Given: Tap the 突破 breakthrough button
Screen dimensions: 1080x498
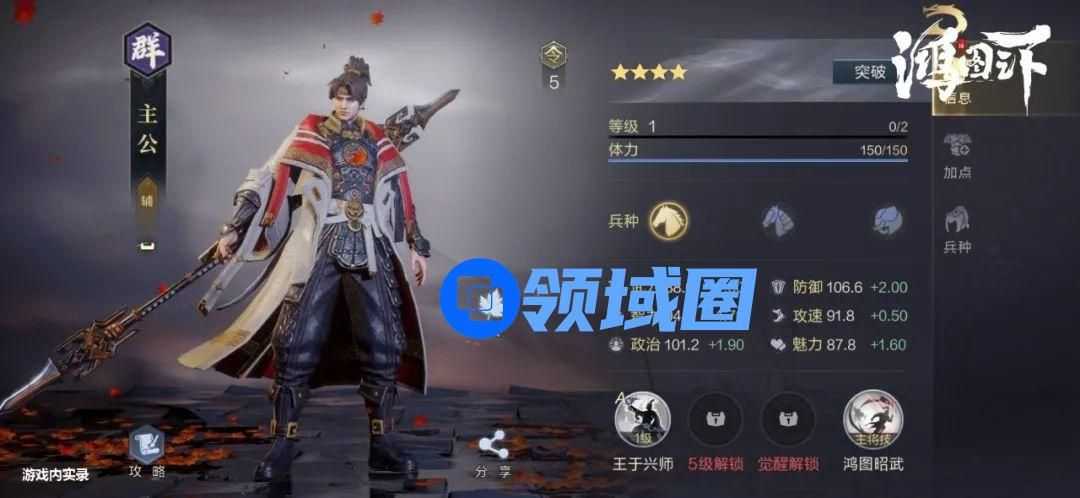Looking at the screenshot, I should tap(870, 72).
